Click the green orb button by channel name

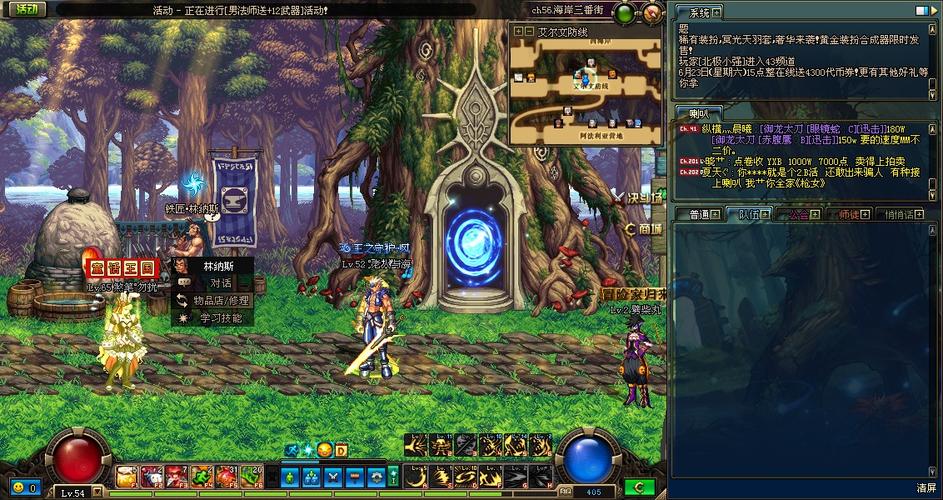point(625,13)
